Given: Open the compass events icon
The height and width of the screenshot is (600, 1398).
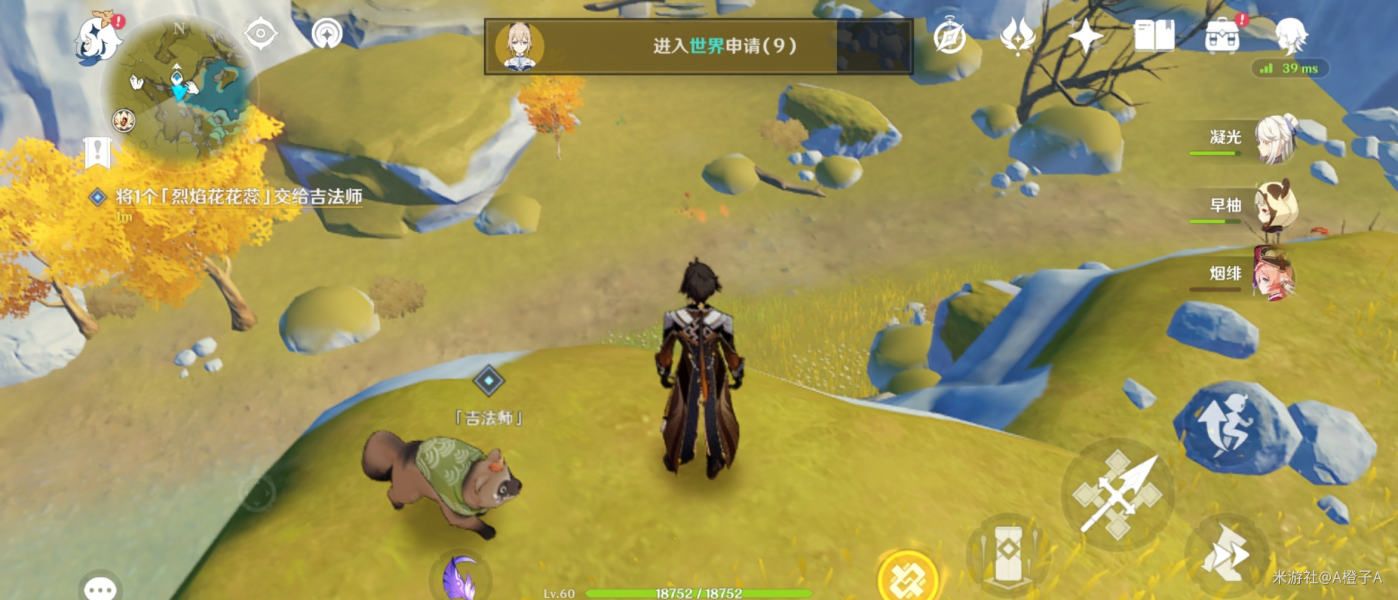Looking at the screenshot, I should (949, 38).
